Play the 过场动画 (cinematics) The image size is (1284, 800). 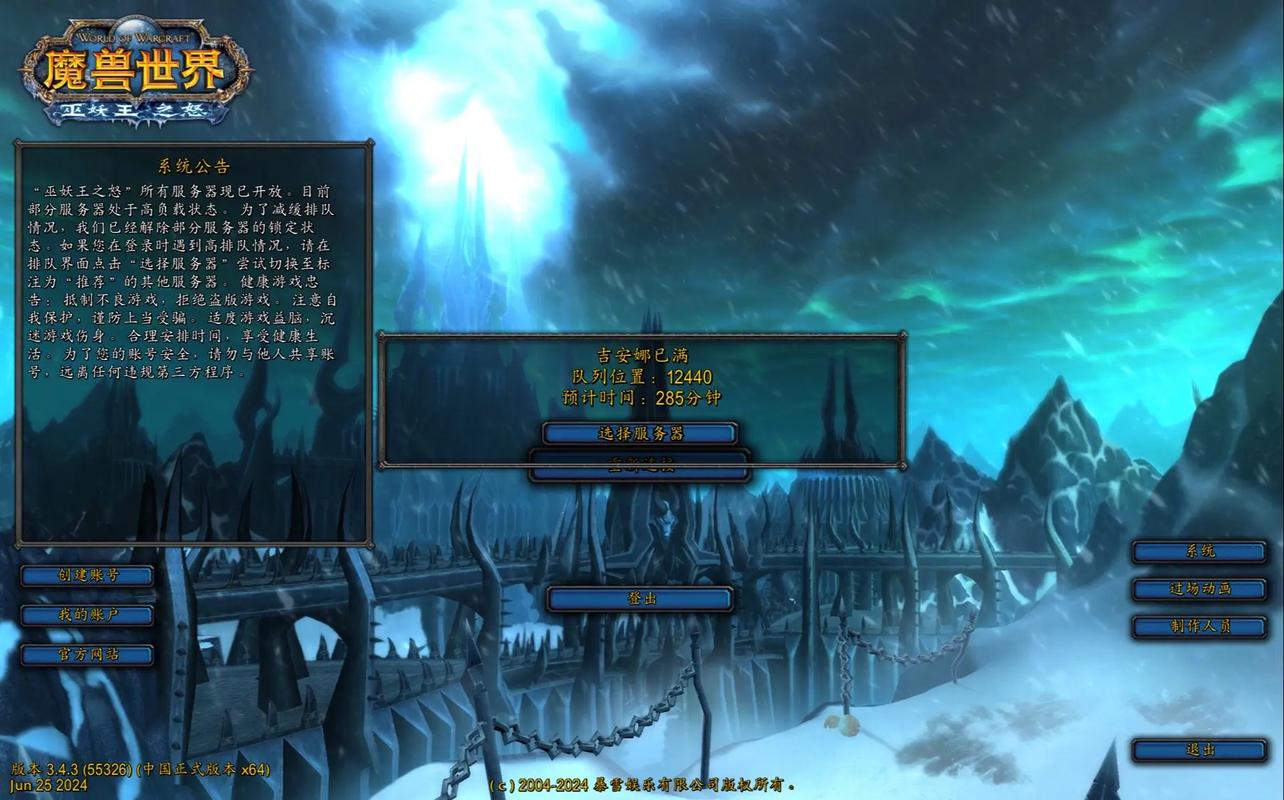pos(1199,588)
